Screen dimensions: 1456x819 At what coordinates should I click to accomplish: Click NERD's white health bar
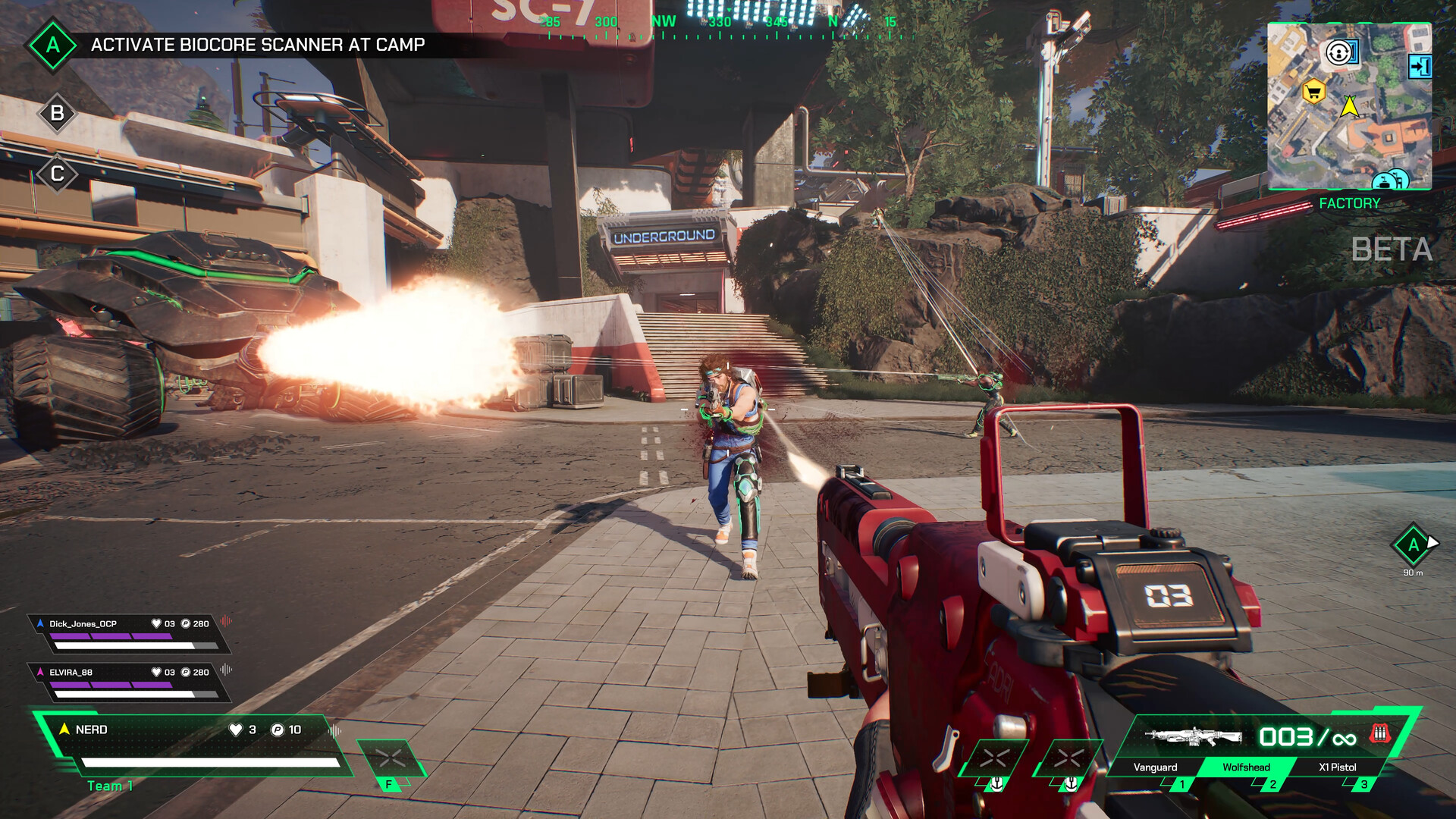click(x=209, y=762)
